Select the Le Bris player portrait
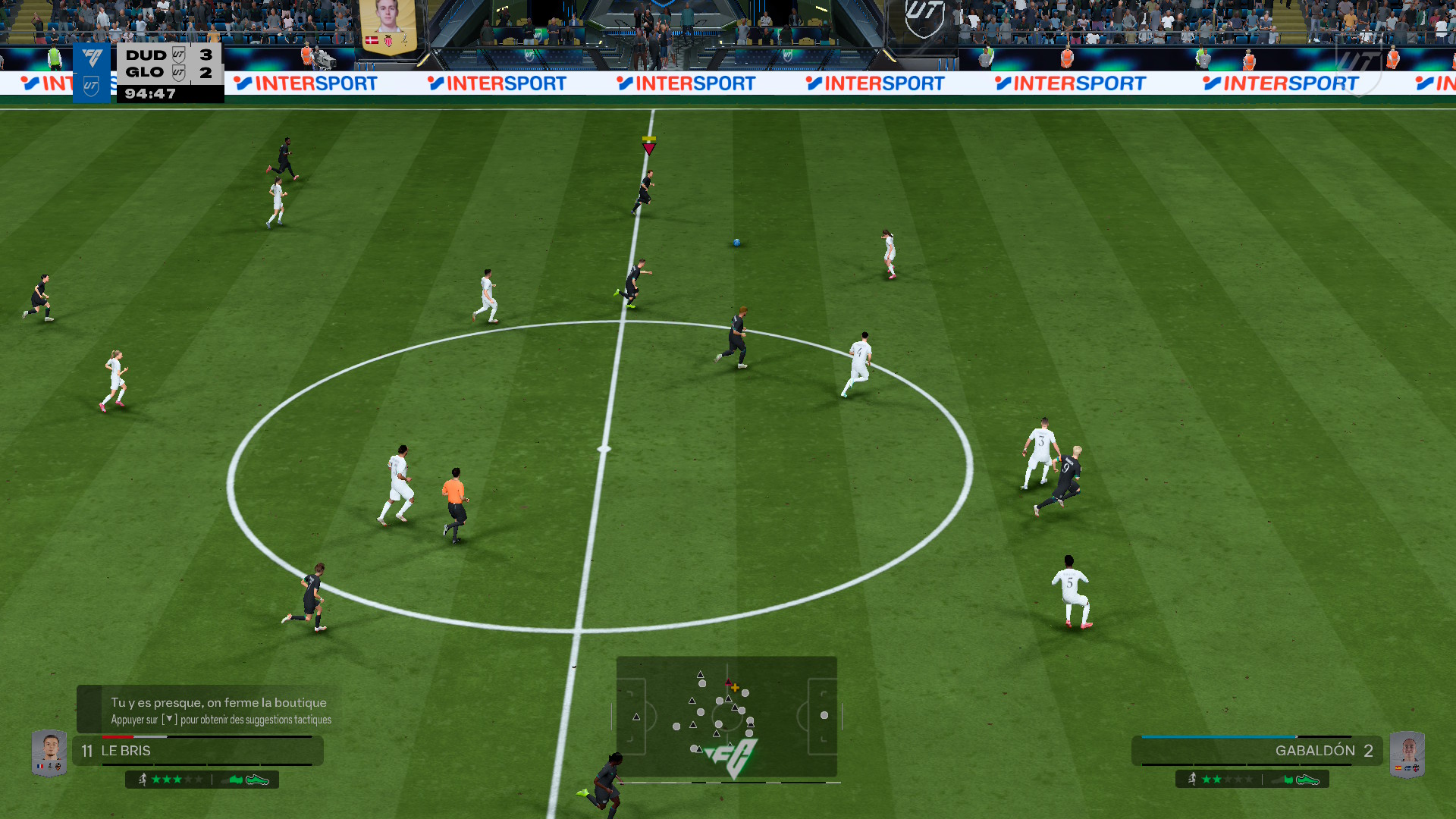This screenshot has height=819, width=1456. pyautogui.click(x=49, y=752)
